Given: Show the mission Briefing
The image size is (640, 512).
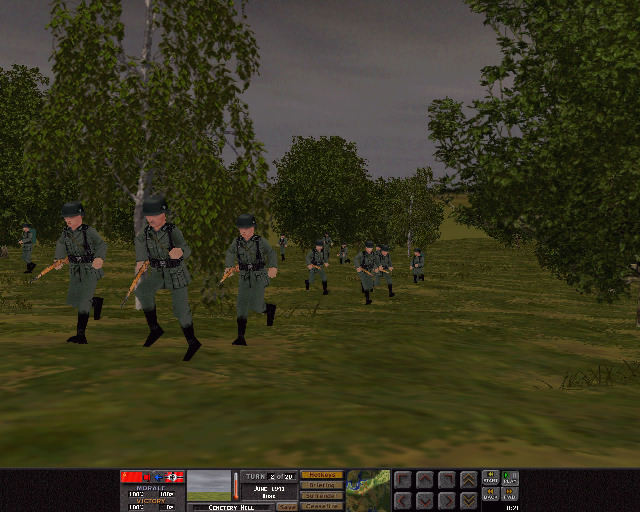Looking at the screenshot, I should pos(321,485).
